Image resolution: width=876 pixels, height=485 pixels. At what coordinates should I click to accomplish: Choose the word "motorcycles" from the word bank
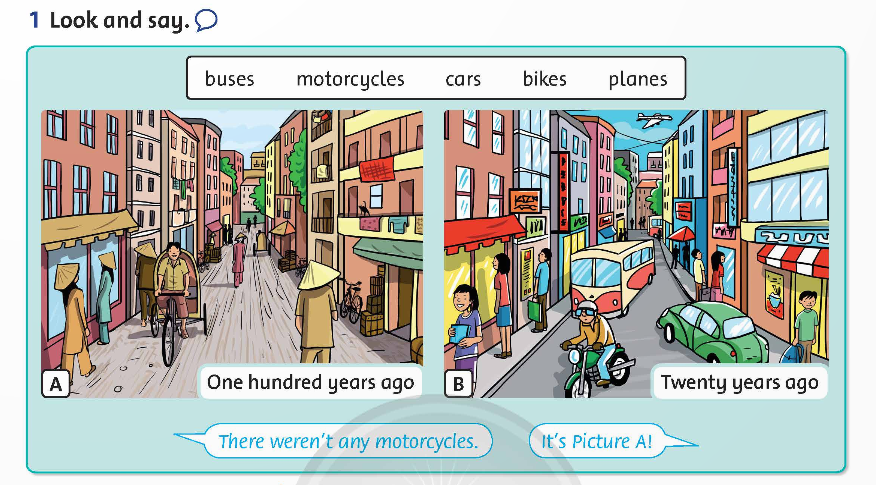[350, 79]
